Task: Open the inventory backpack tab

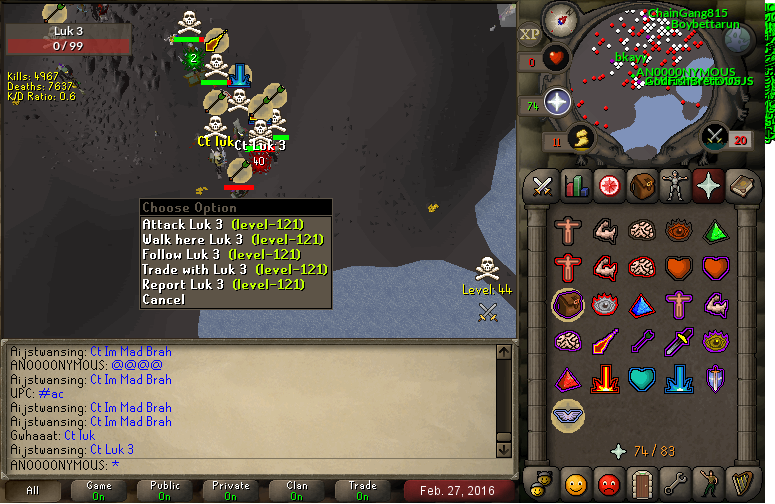Action: (x=641, y=186)
